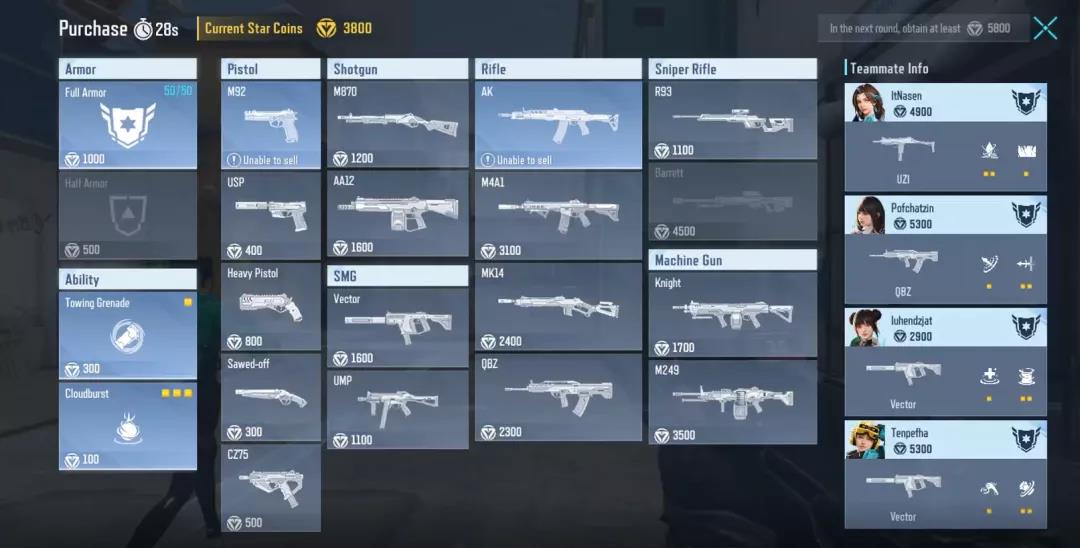This screenshot has height=548, width=1080.
Task: Select the USP pistol
Action: [271, 216]
